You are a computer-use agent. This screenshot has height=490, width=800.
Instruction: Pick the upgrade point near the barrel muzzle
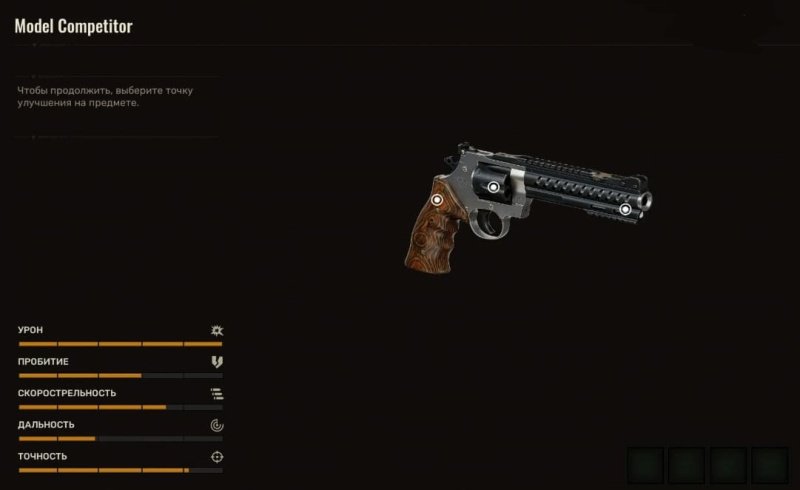[625, 209]
